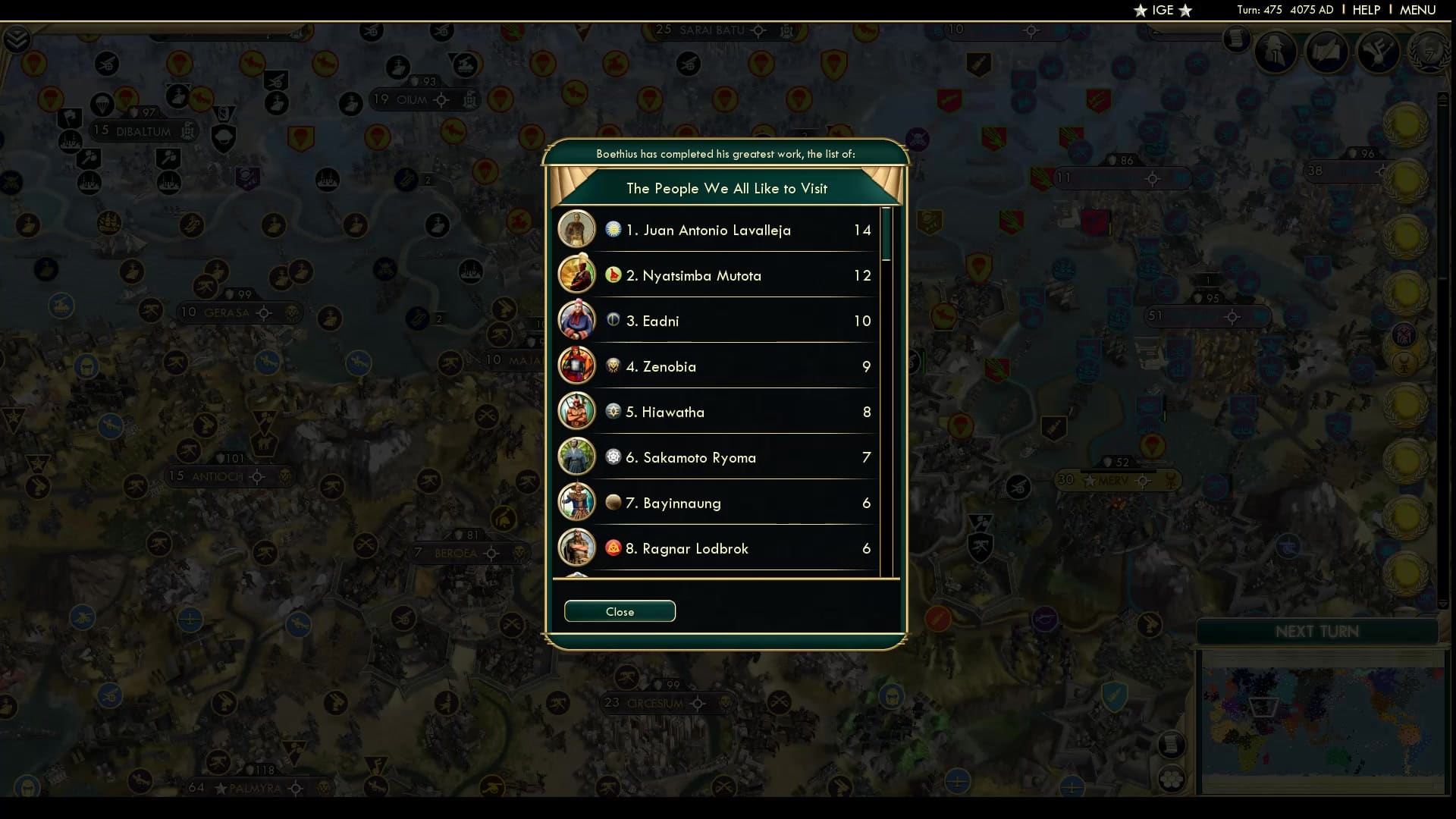Click Ragnar Lodbrok's civilization emblem
The width and height of the screenshot is (1456, 819).
point(613,548)
